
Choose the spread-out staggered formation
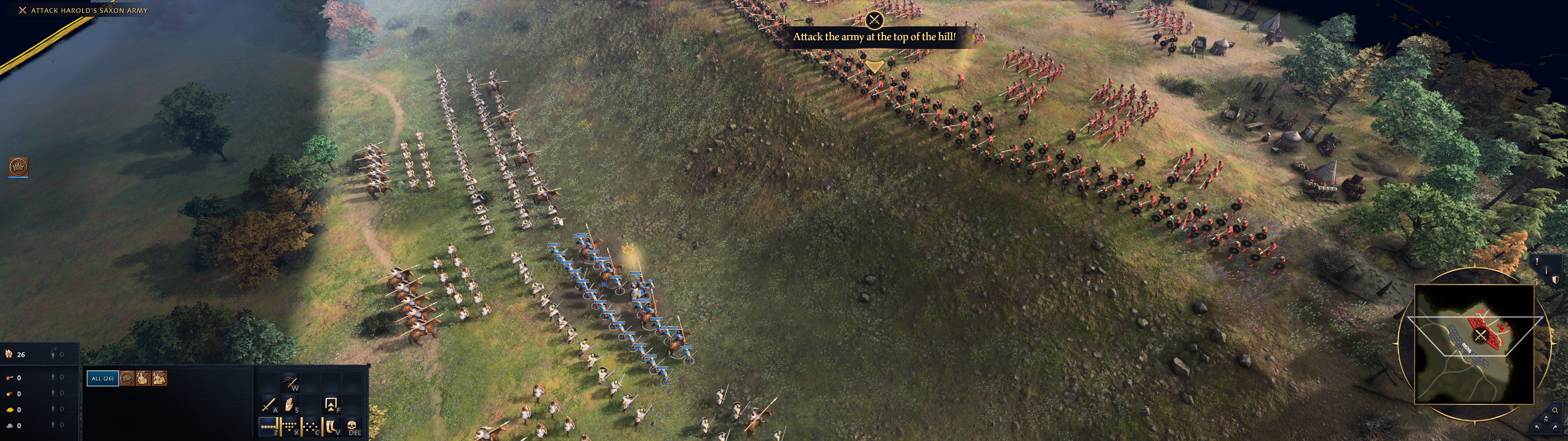311,426
